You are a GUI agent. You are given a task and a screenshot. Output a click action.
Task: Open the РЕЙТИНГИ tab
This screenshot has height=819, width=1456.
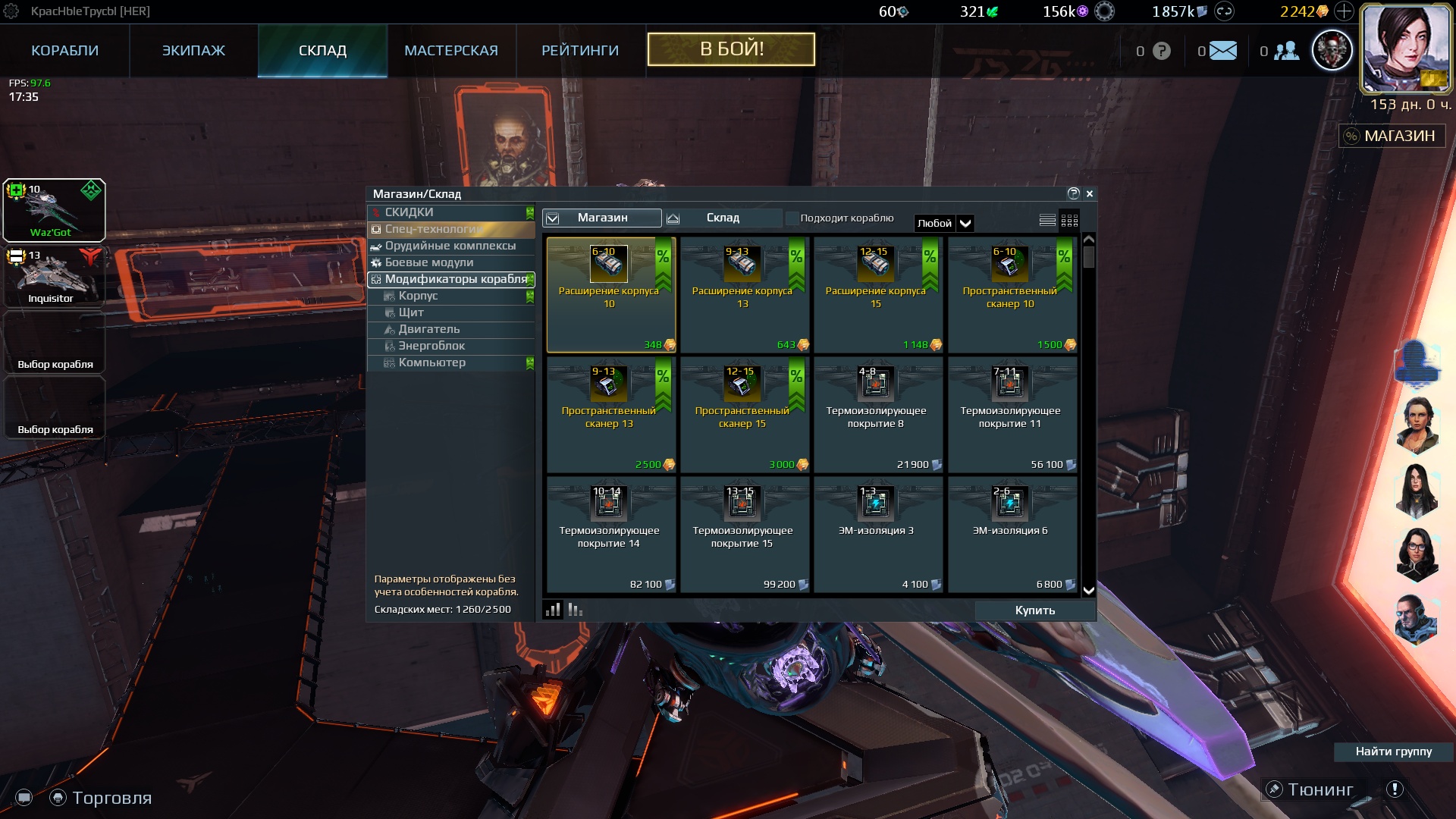tap(580, 51)
